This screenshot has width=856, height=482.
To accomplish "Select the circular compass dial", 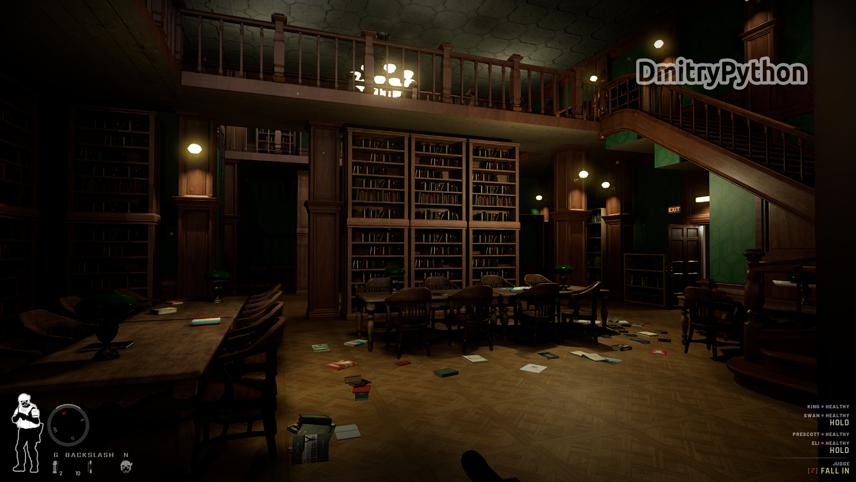I will (69, 425).
